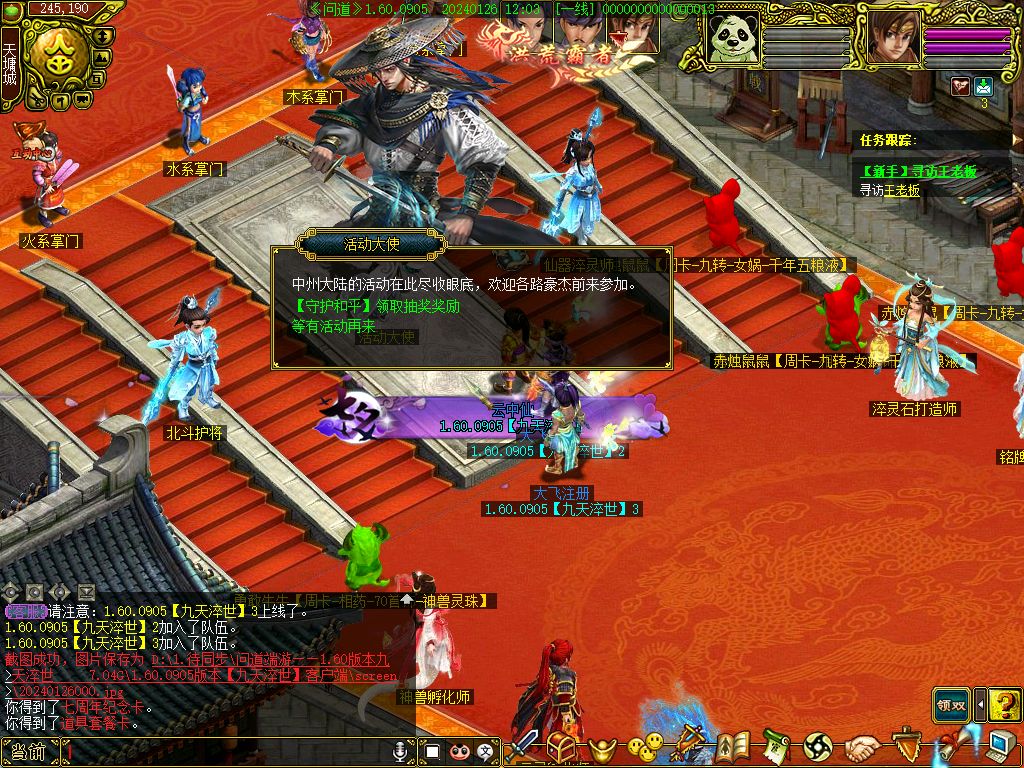Toggle the microphone voice chat button

click(x=402, y=750)
